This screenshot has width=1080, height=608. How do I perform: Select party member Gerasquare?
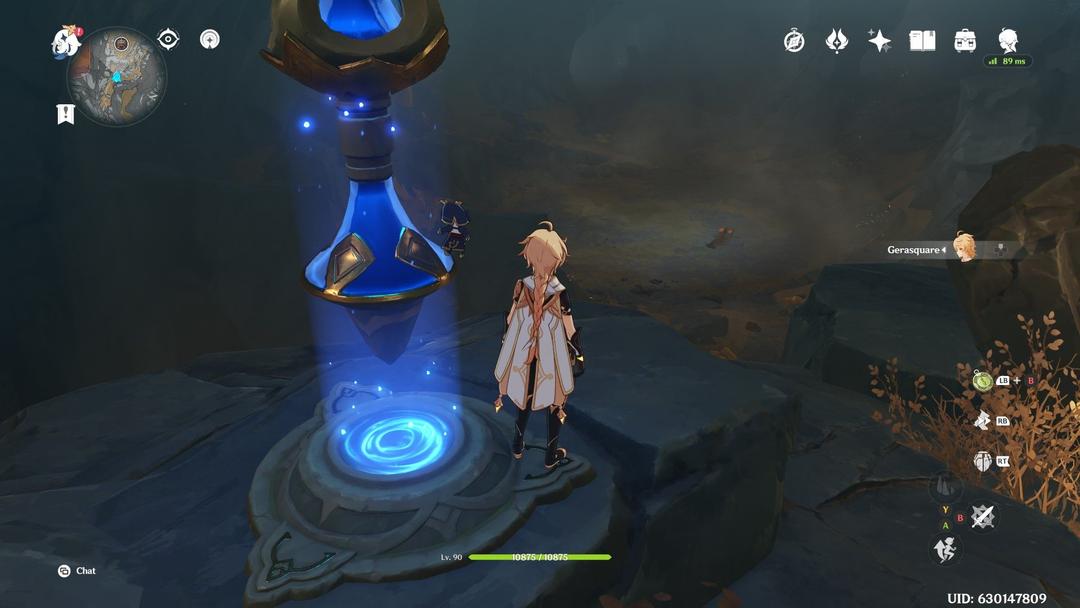click(964, 249)
